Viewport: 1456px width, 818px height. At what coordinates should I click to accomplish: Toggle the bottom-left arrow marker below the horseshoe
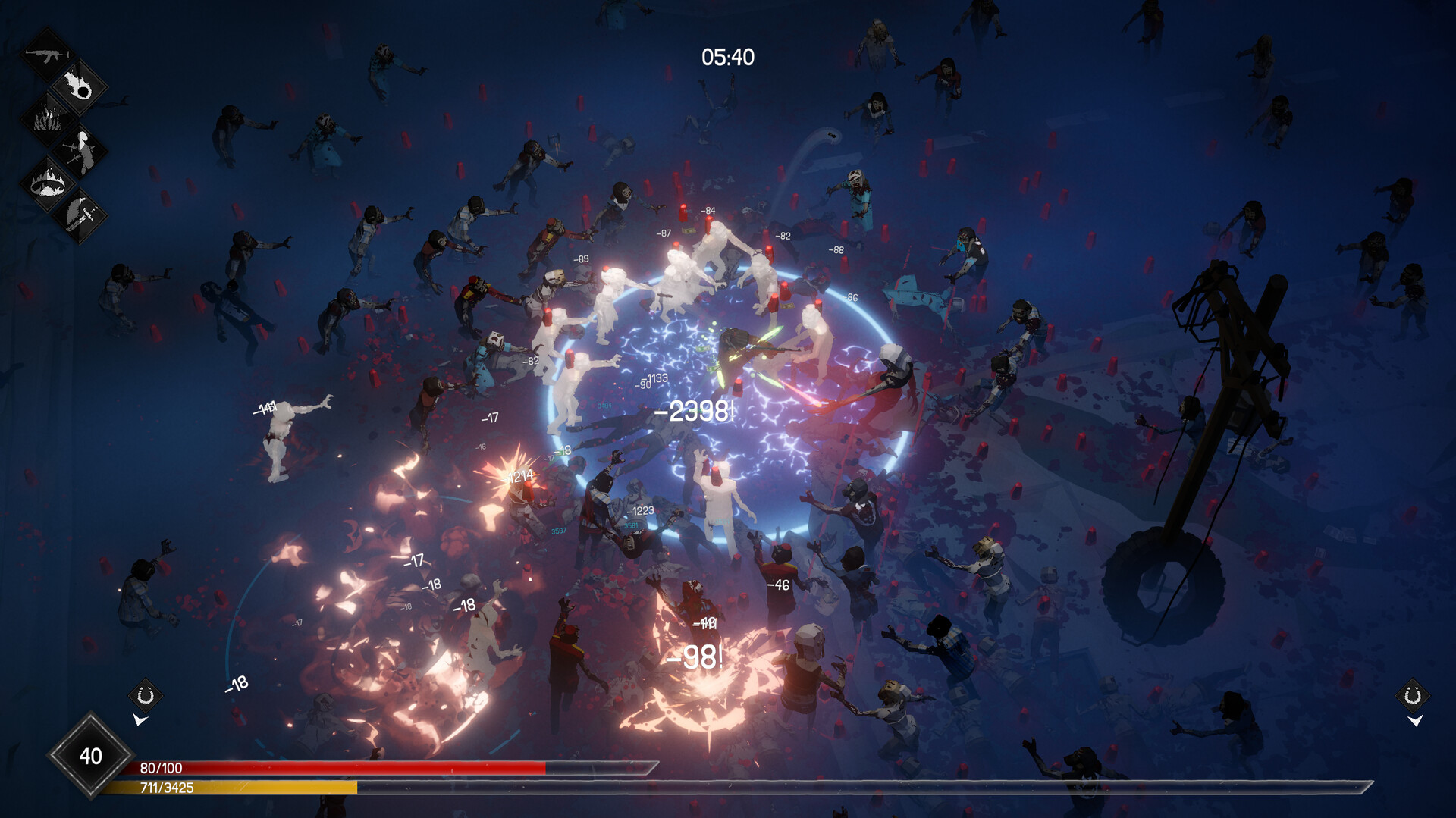point(140,719)
